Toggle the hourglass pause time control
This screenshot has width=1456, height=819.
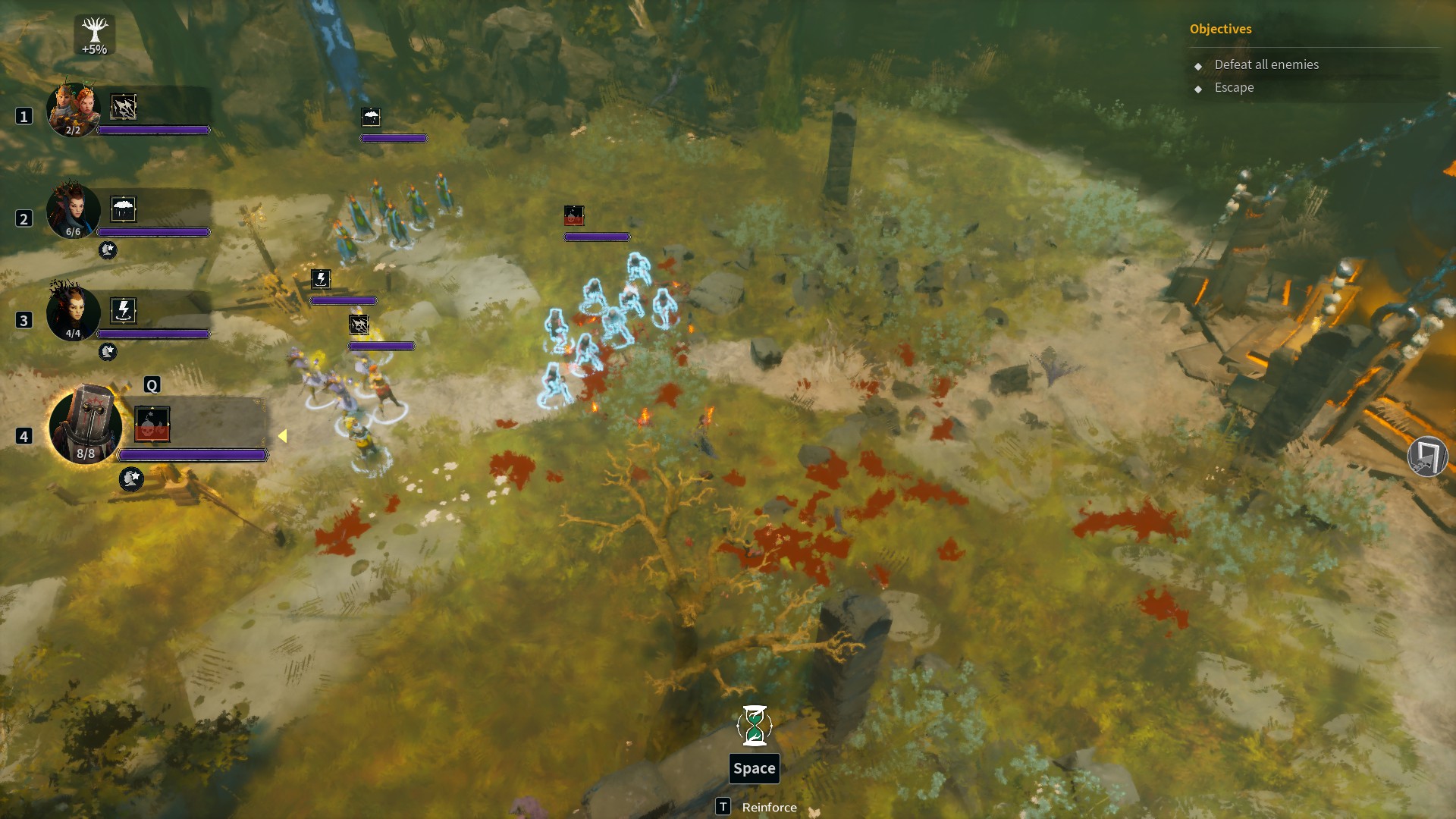click(755, 726)
